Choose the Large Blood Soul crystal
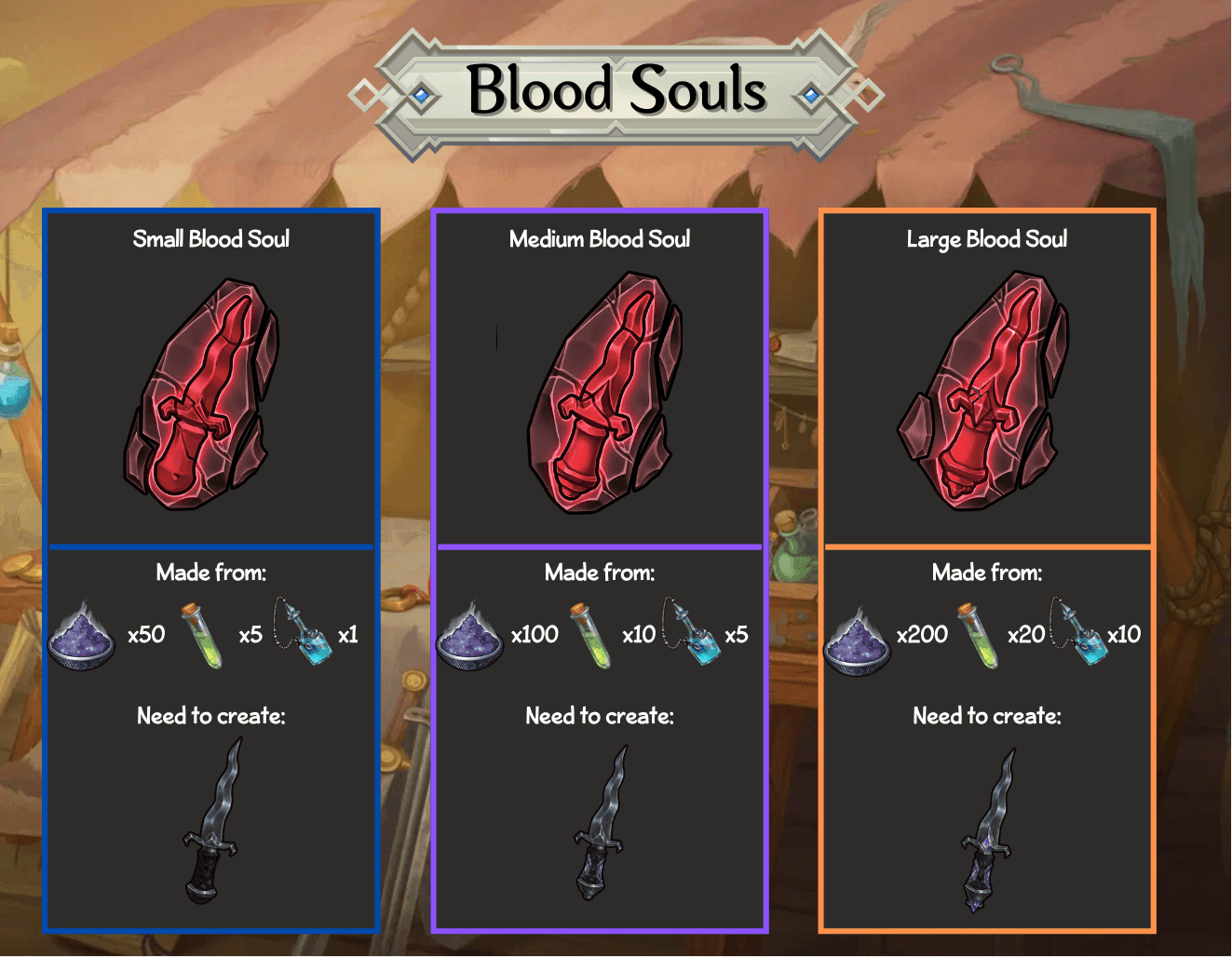 pyautogui.click(x=985, y=393)
